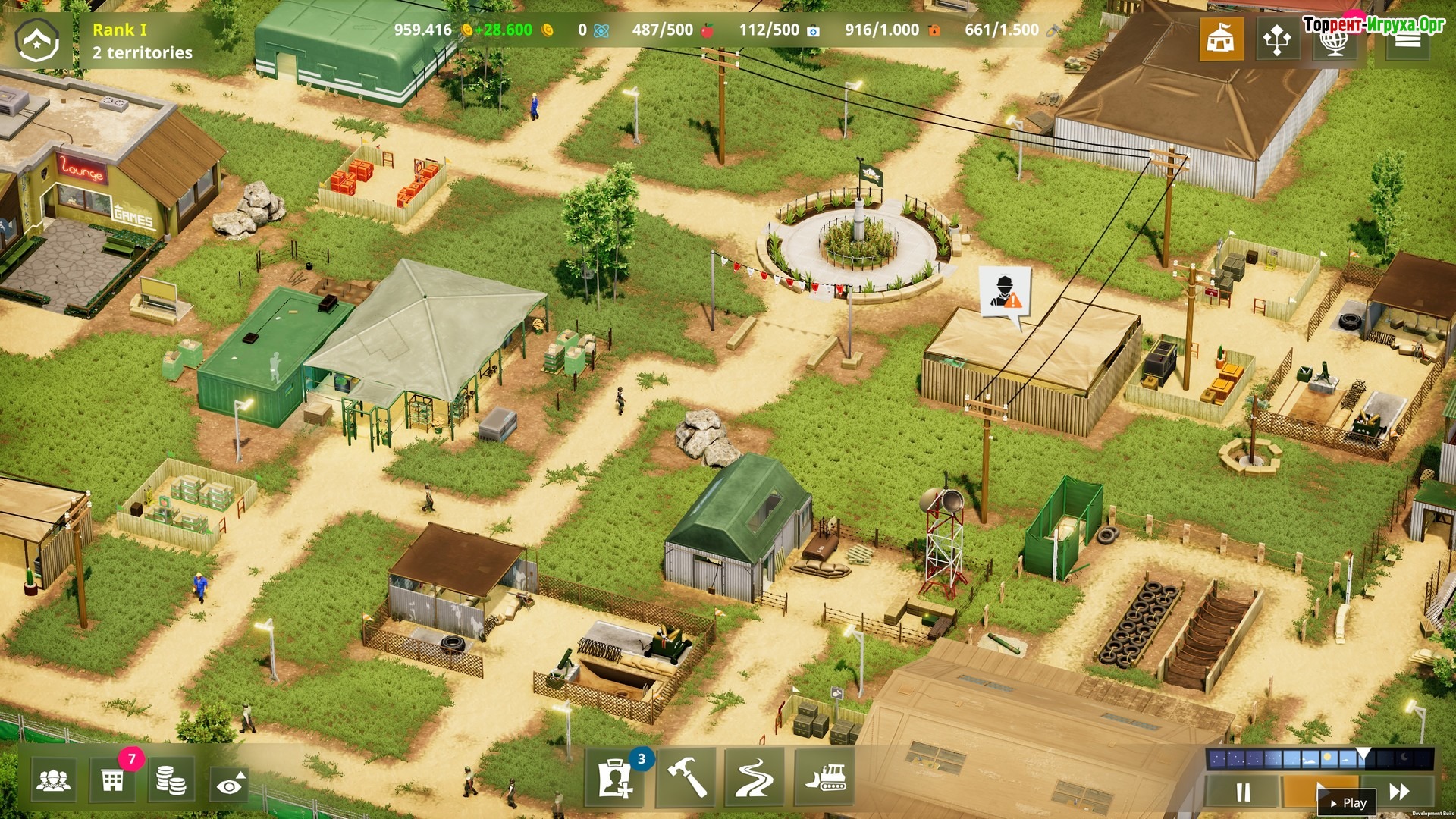Select the base camp tent button
1456x819 pixels.
click(x=1221, y=38)
